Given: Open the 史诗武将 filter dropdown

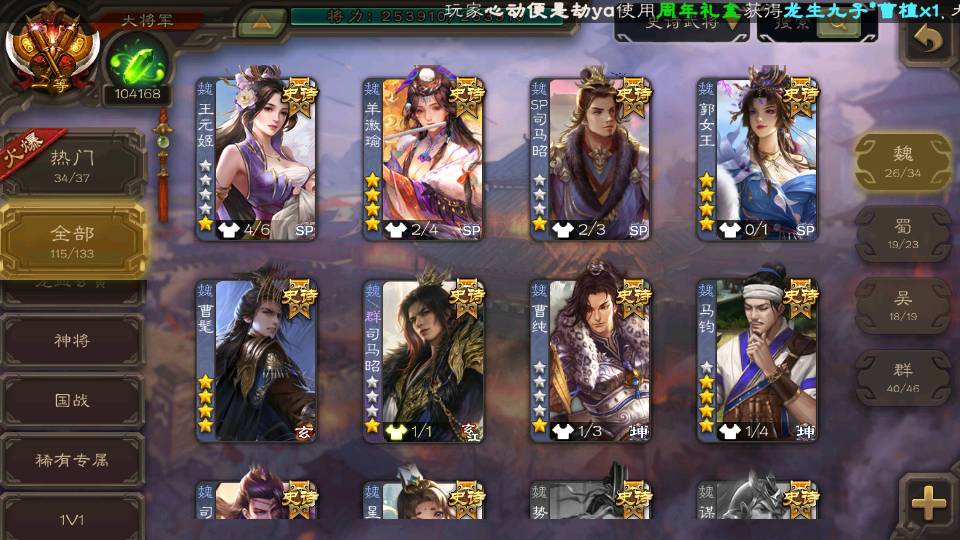Looking at the screenshot, I should 680,25.
